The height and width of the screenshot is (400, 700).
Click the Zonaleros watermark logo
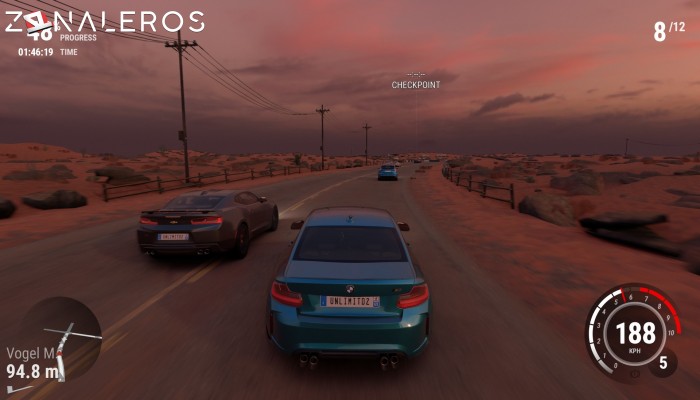click(103, 23)
